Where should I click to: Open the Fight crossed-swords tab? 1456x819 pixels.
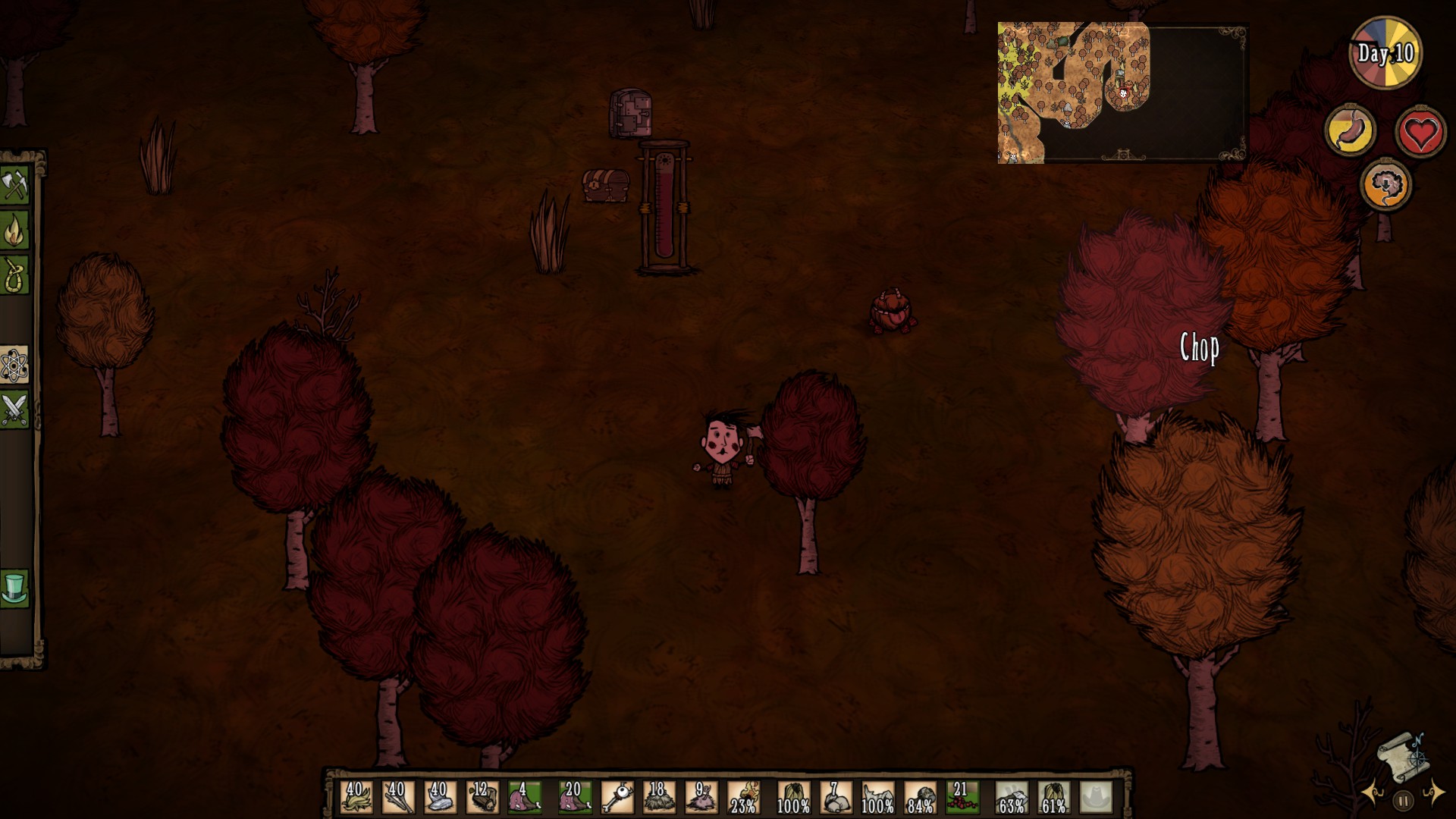click(x=14, y=410)
